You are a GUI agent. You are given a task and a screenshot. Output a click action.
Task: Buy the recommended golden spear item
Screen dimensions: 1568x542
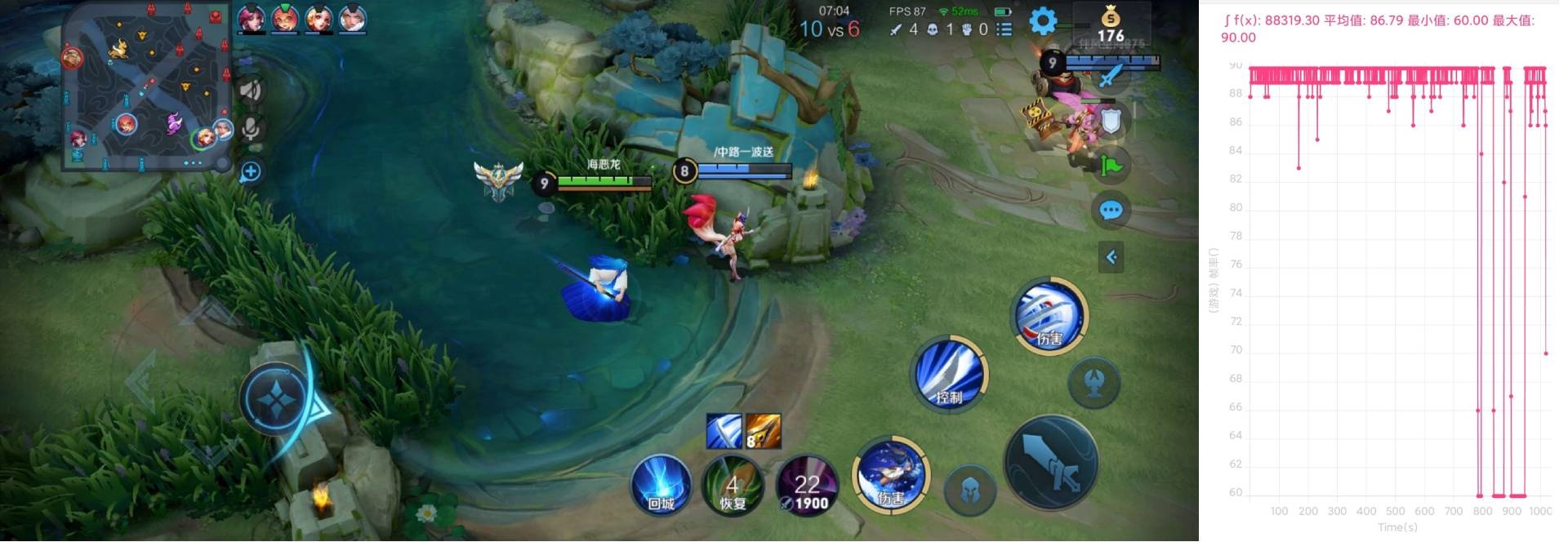tap(764, 431)
